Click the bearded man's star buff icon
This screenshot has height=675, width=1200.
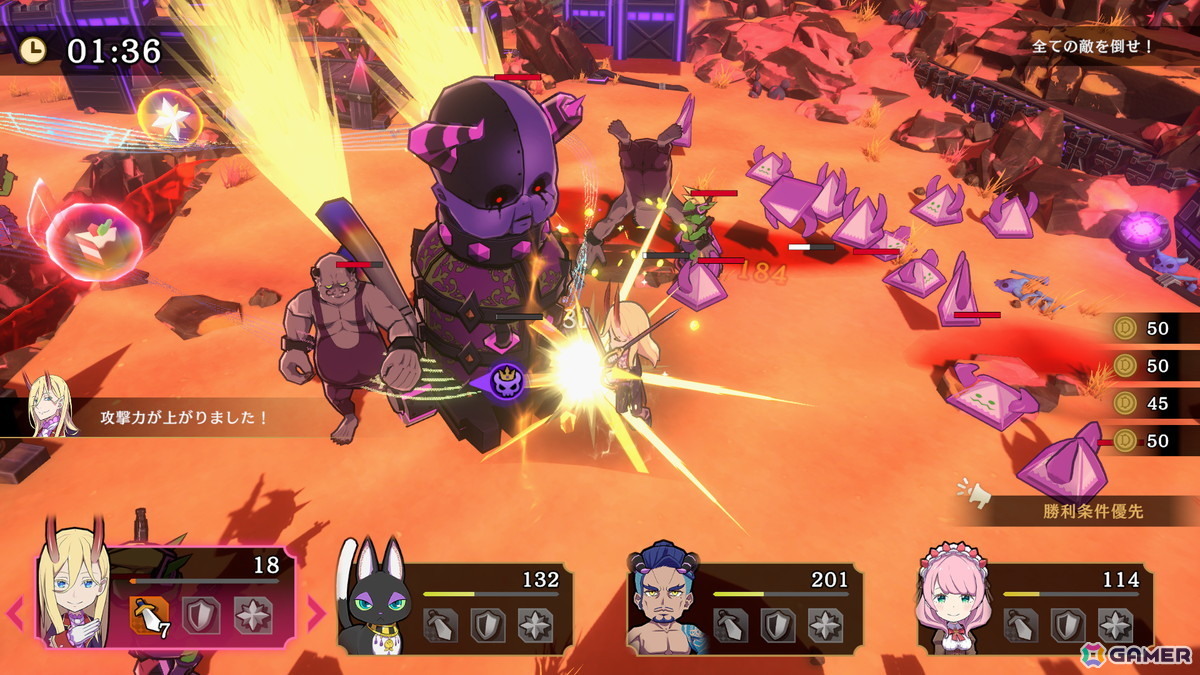[x=825, y=625]
